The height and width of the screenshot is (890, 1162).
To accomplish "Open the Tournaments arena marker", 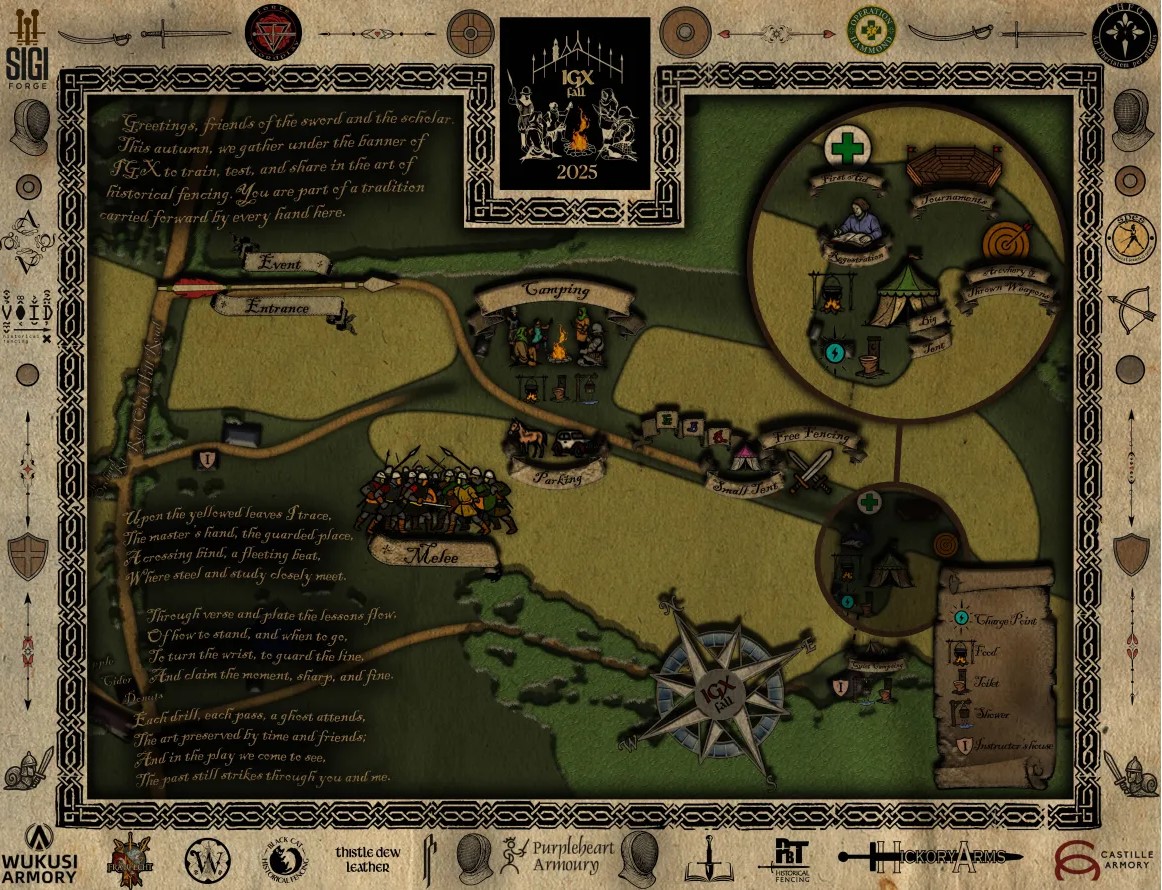I will 950,172.
